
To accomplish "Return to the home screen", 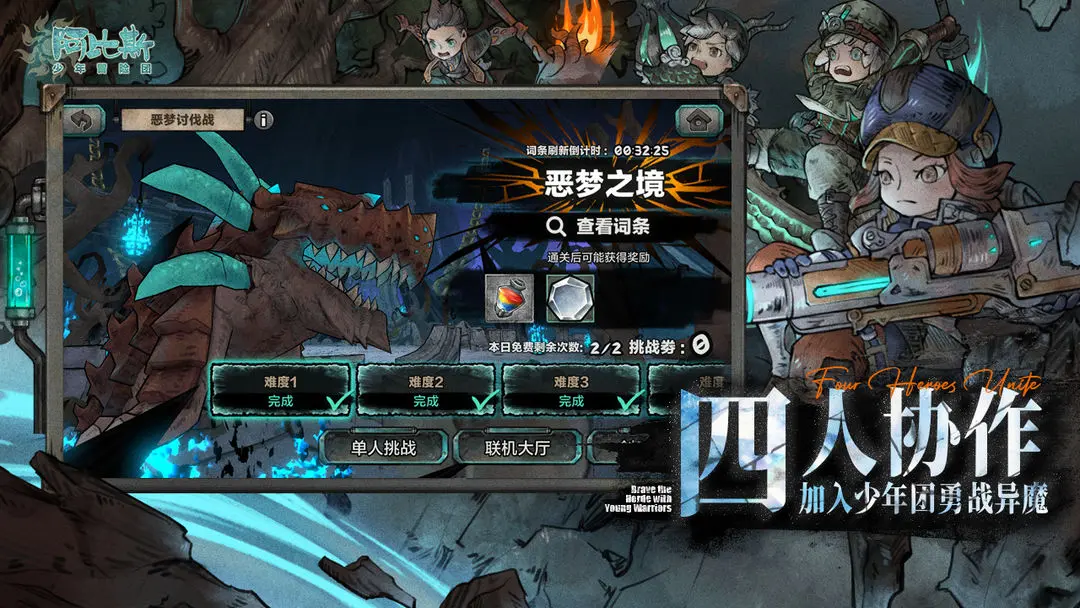I will pos(699,120).
